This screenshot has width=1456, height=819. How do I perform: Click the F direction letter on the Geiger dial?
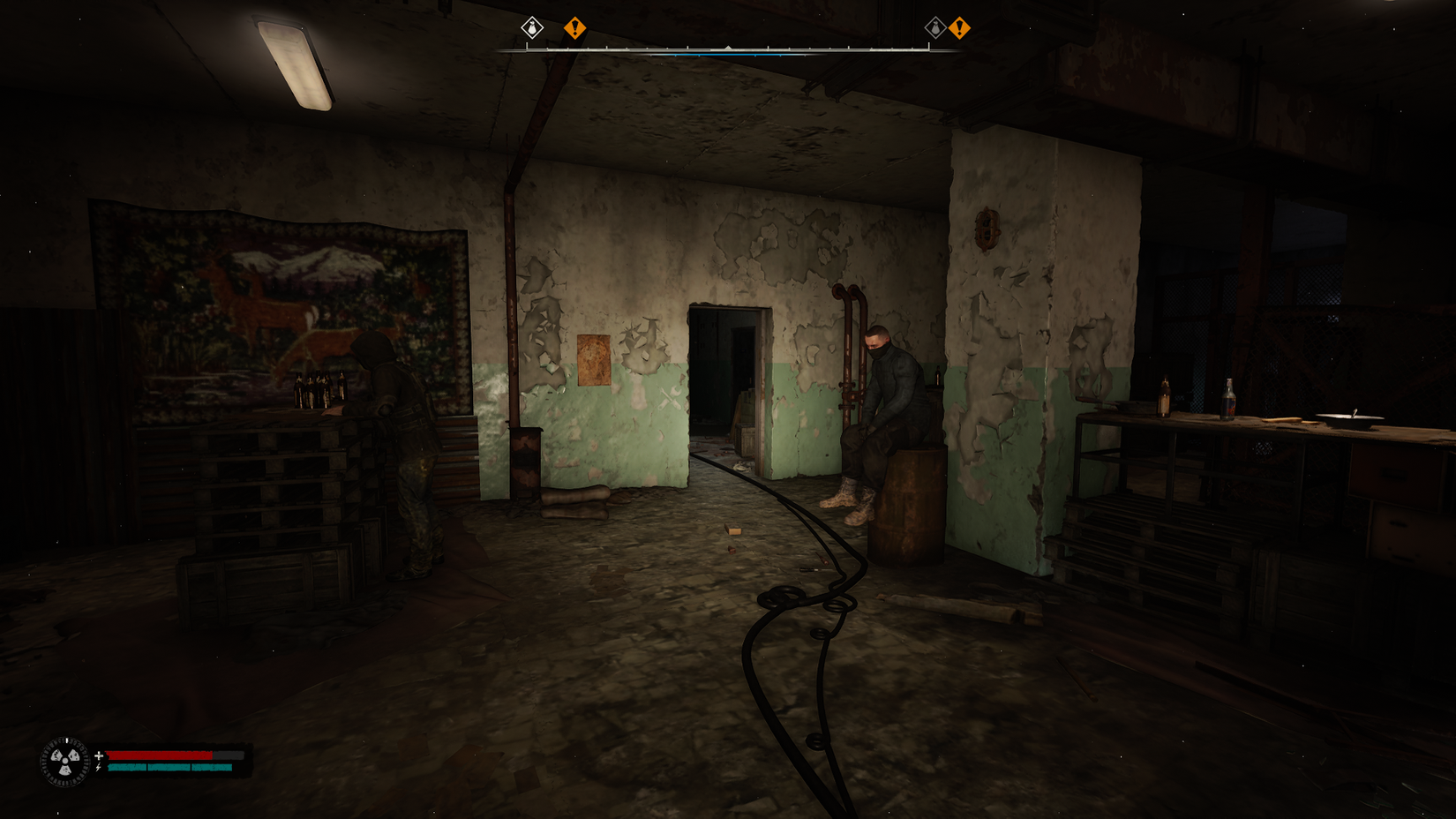click(67, 740)
